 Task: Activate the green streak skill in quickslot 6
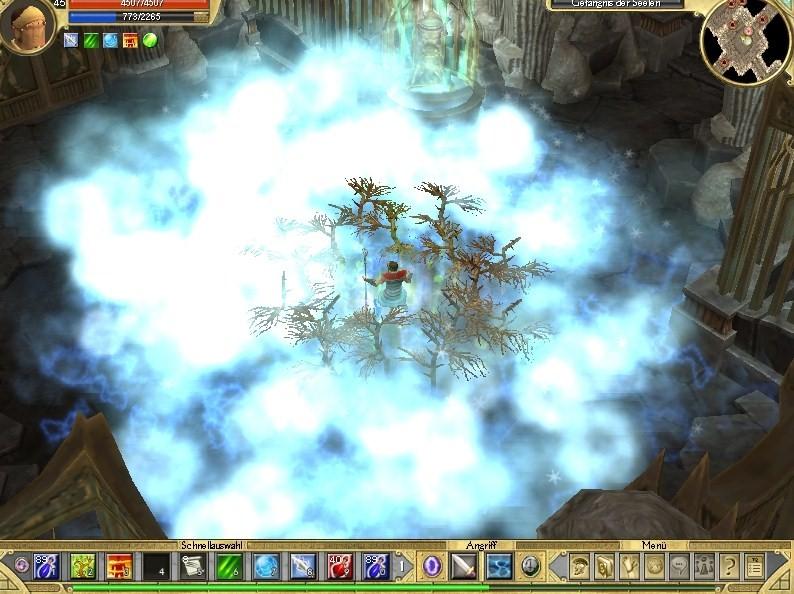[228, 567]
